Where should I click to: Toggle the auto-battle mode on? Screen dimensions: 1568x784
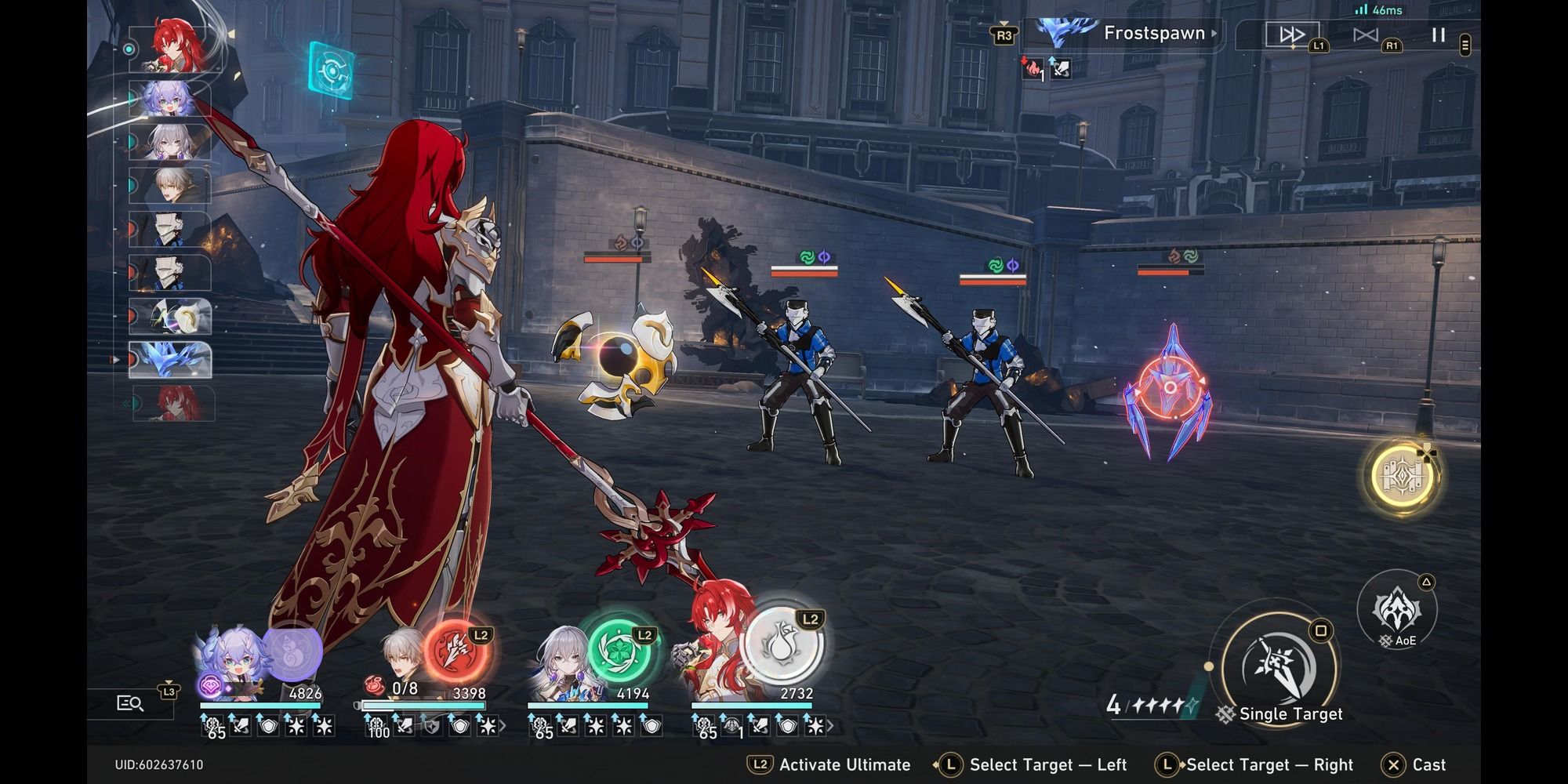coord(1366,33)
